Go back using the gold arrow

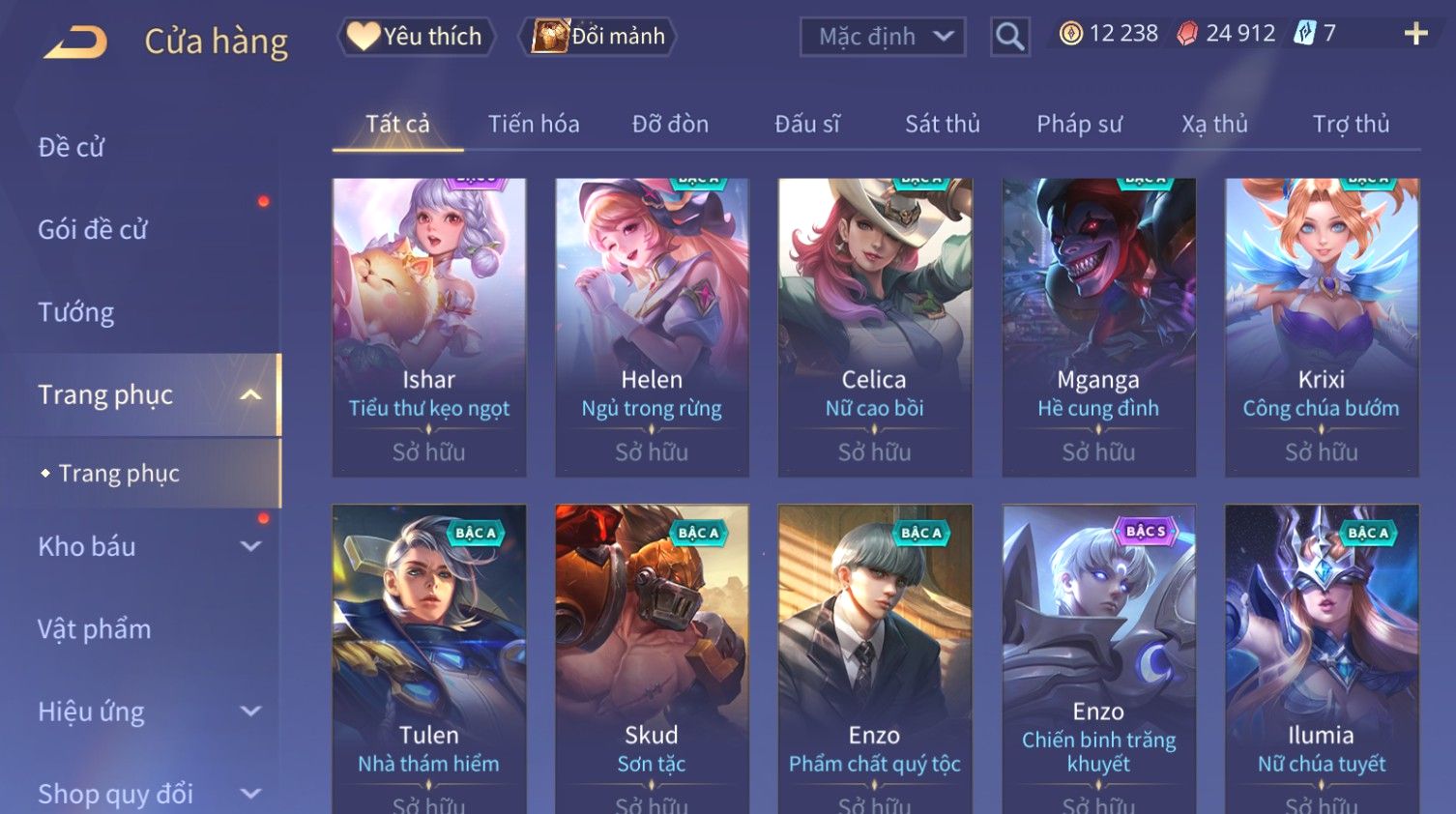coord(75,42)
